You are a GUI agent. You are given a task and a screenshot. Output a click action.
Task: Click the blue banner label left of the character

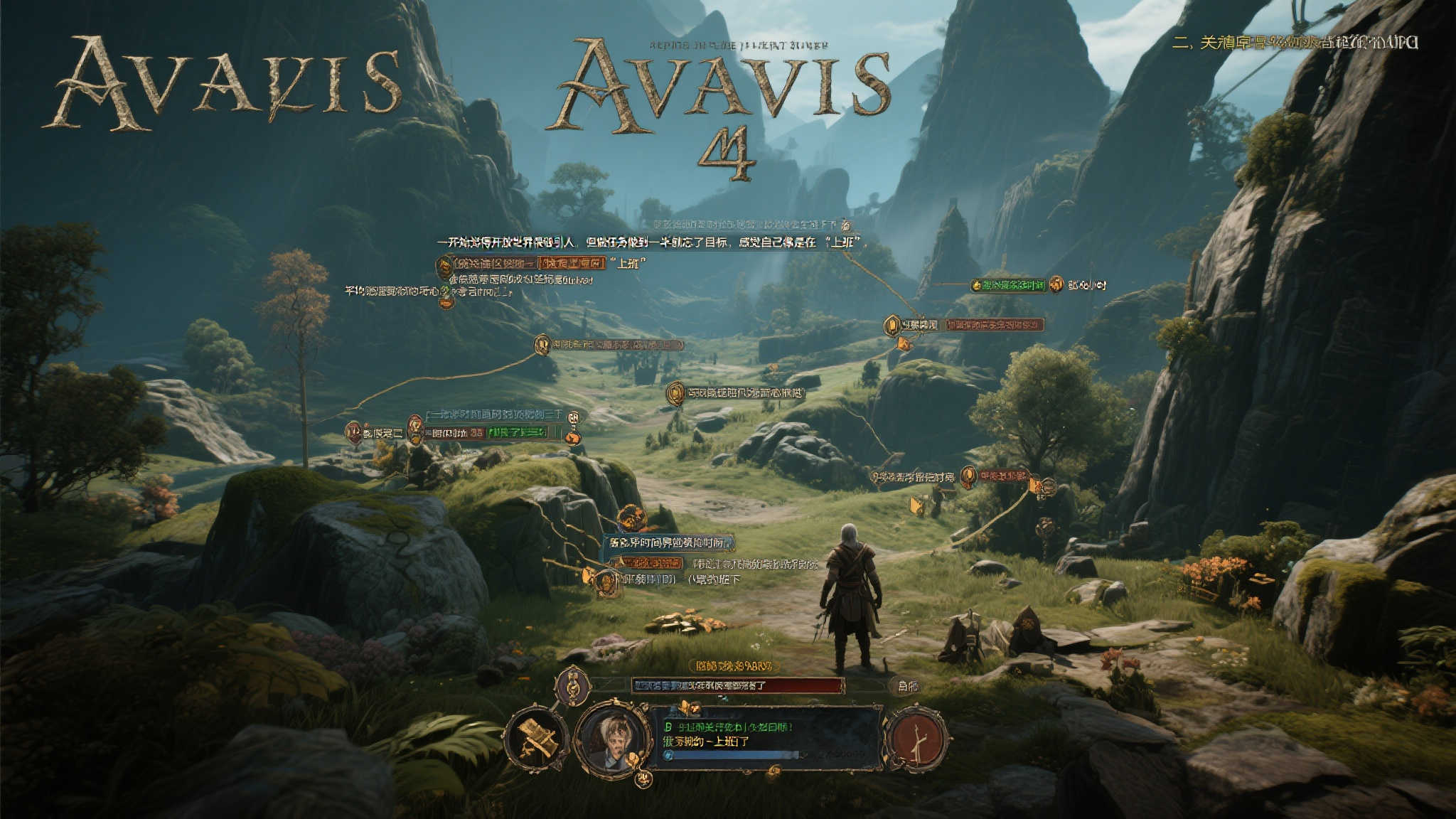click(x=668, y=544)
